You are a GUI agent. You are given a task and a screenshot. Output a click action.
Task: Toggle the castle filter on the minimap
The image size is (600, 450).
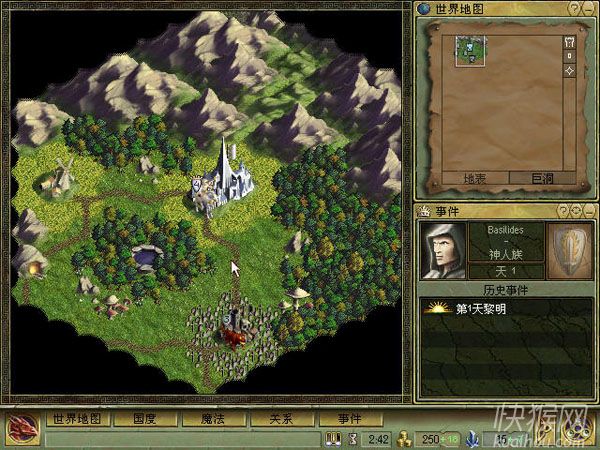pos(570,42)
